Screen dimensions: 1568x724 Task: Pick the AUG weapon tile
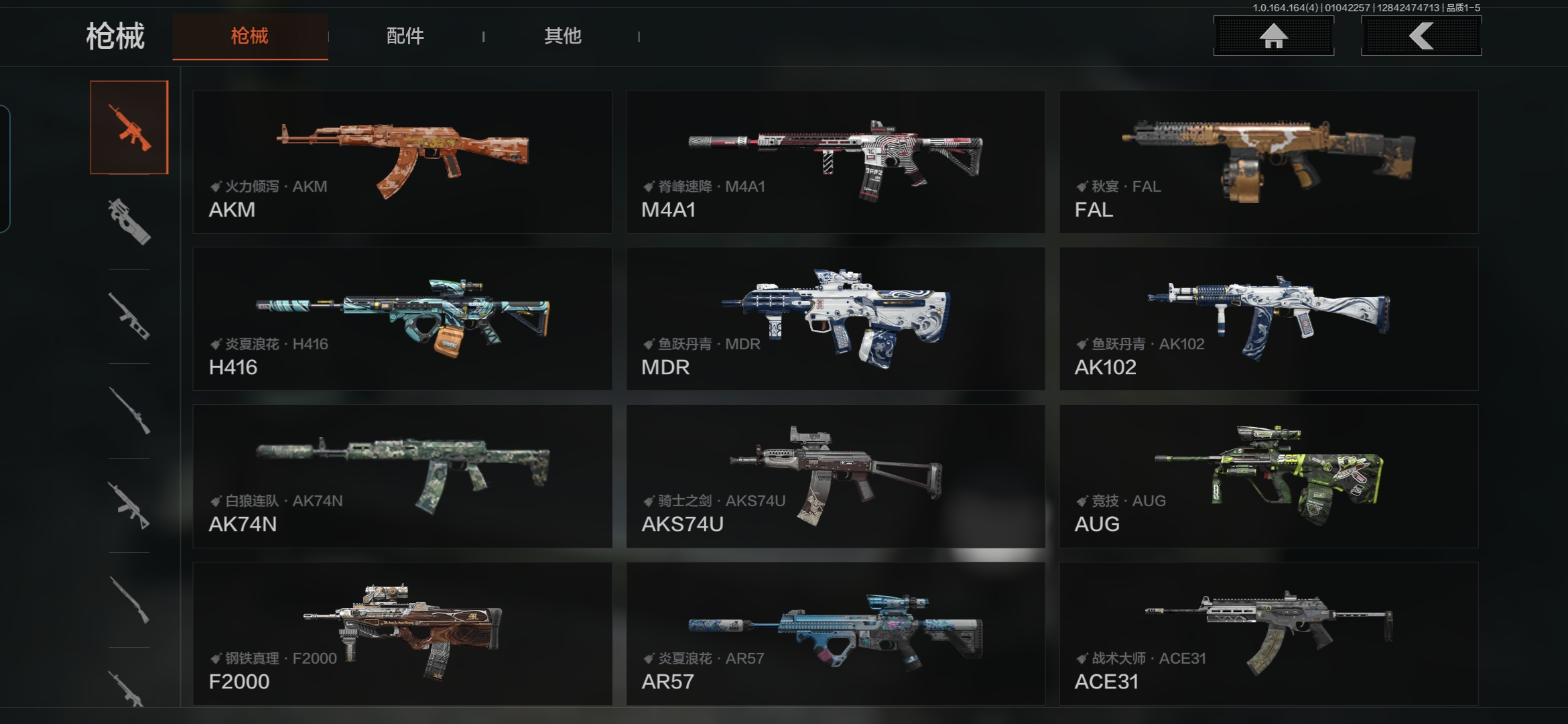(x=1268, y=476)
